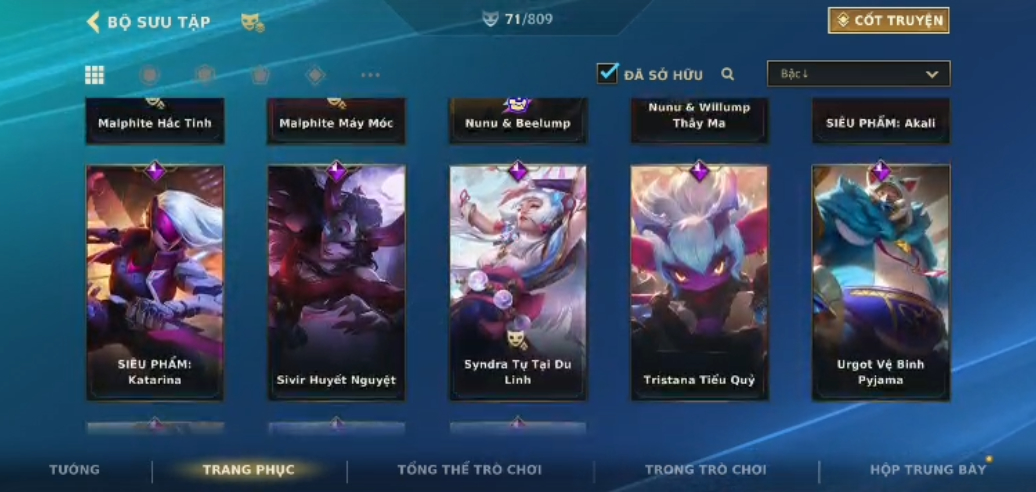Select the Malphite Hắc Tinh skin
The width and height of the screenshot is (1036, 492).
coord(155,121)
